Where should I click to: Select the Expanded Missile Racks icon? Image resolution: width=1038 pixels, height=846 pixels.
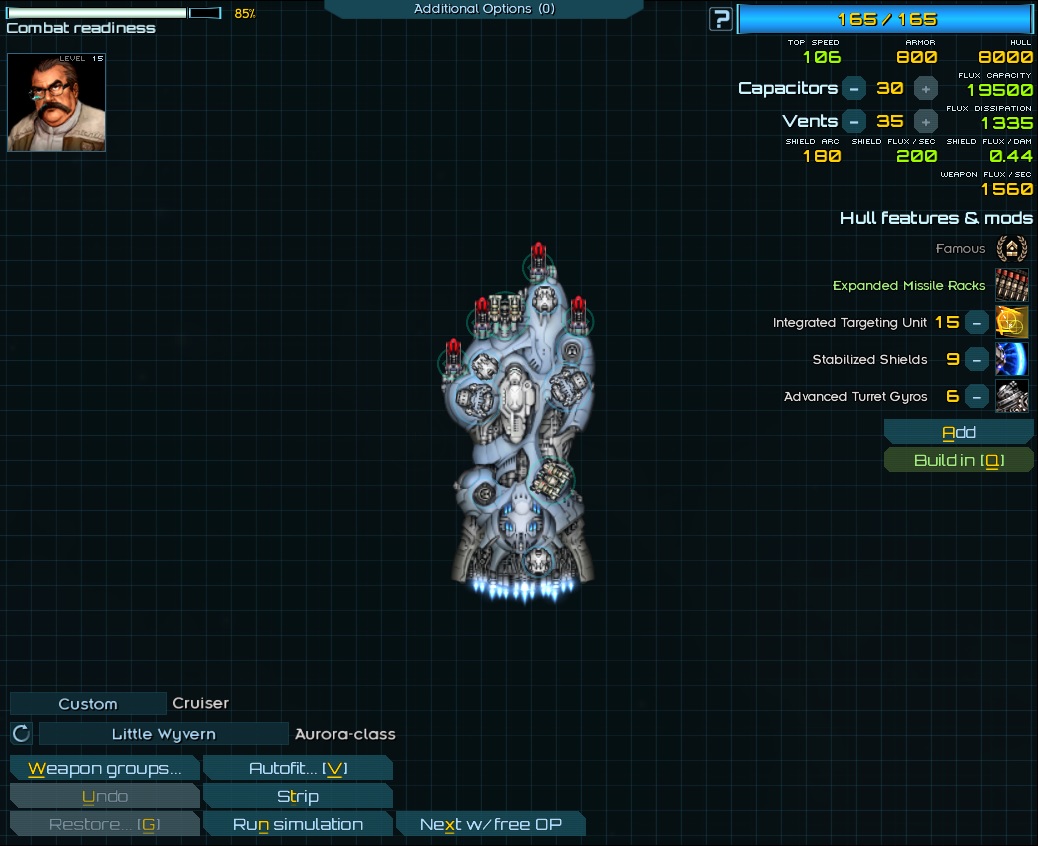pyautogui.click(x=1012, y=285)
